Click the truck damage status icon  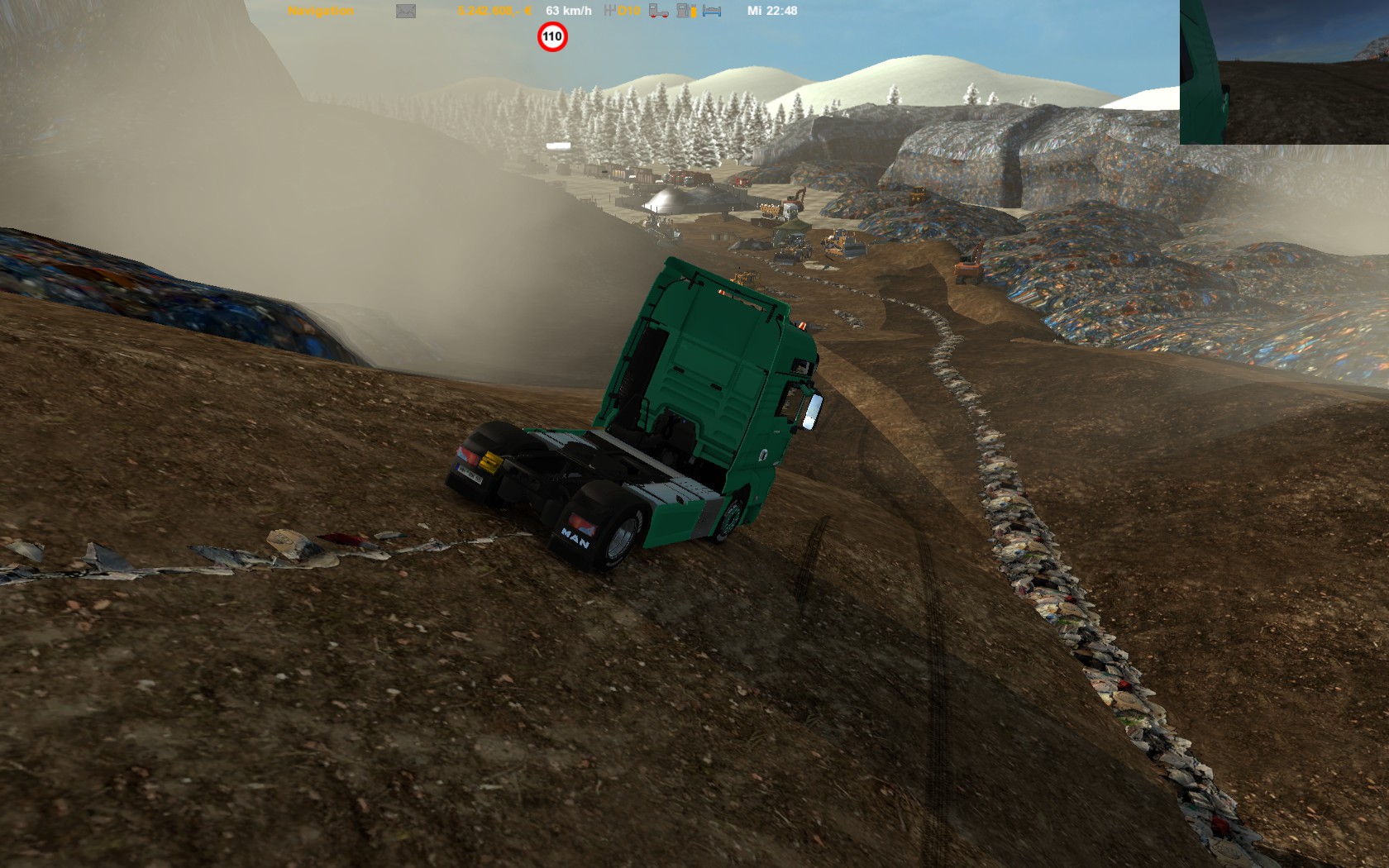coord(658,11)
